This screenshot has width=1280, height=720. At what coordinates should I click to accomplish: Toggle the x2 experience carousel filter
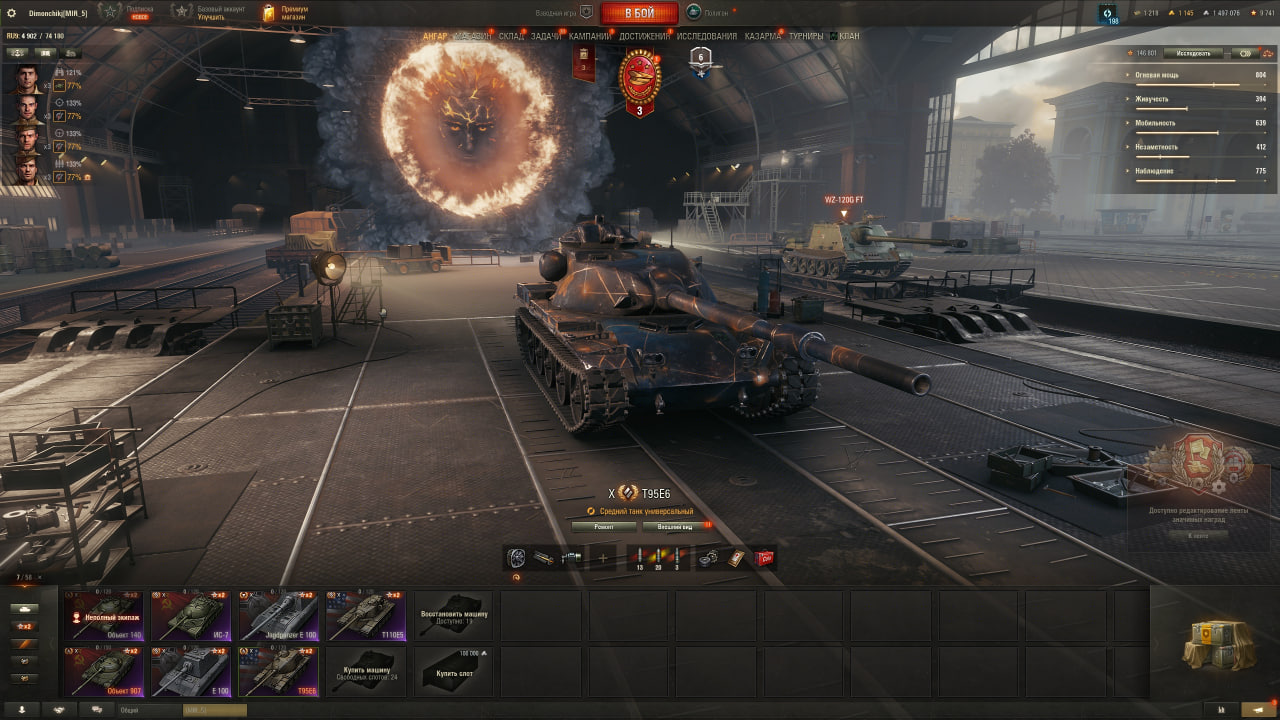(23, 625)
